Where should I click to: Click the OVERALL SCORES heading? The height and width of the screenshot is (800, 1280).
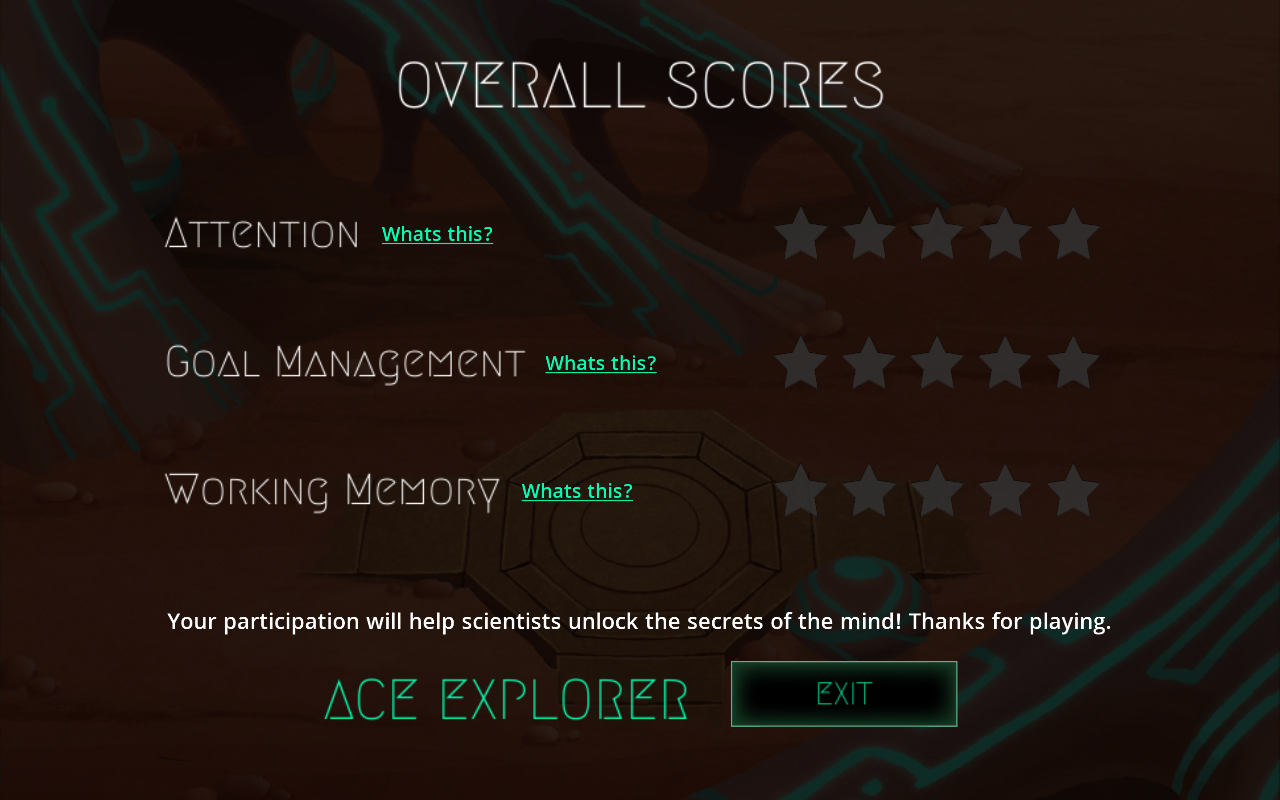640,88
